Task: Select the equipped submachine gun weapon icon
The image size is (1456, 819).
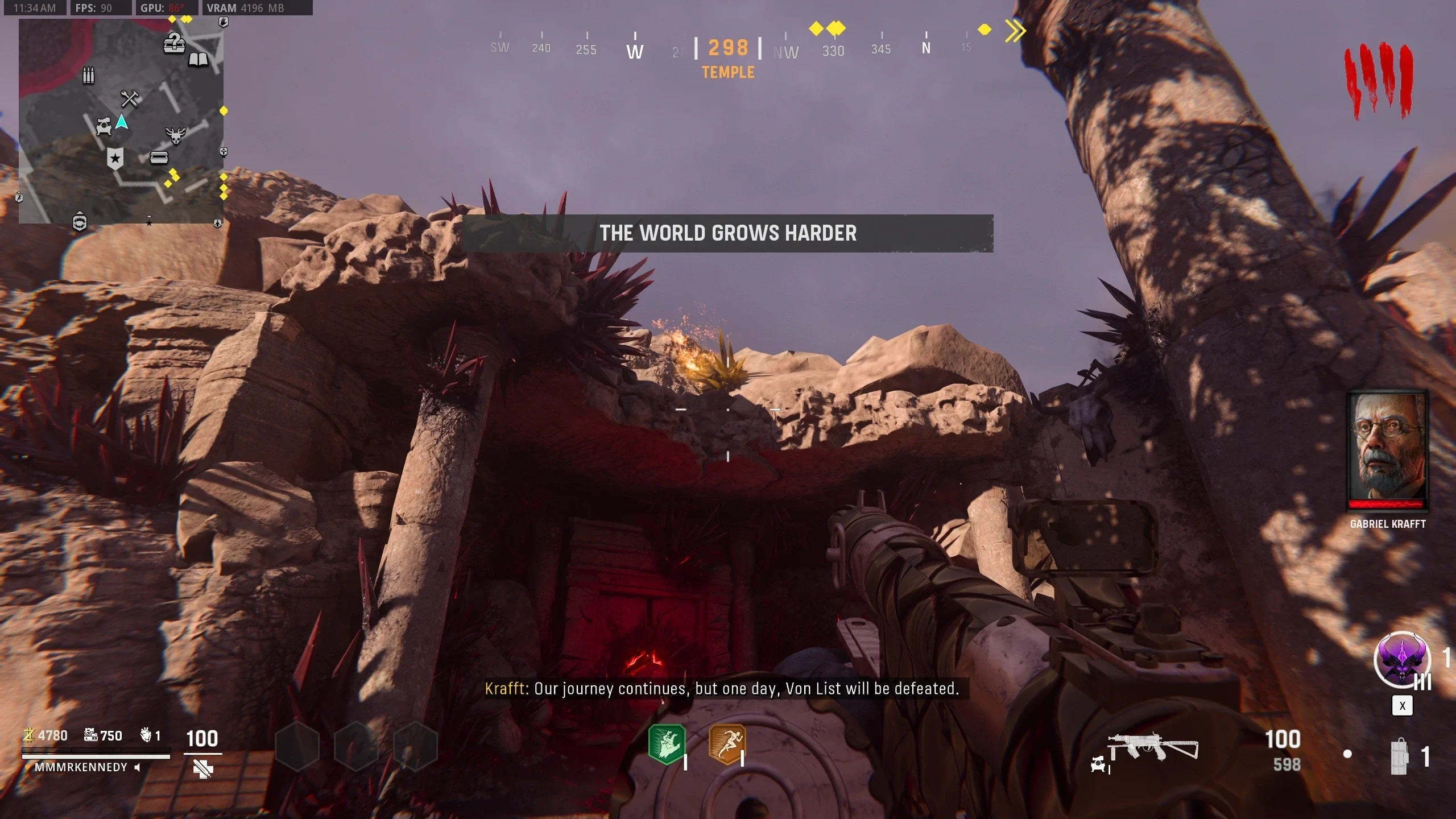Action: (1152, 747)
